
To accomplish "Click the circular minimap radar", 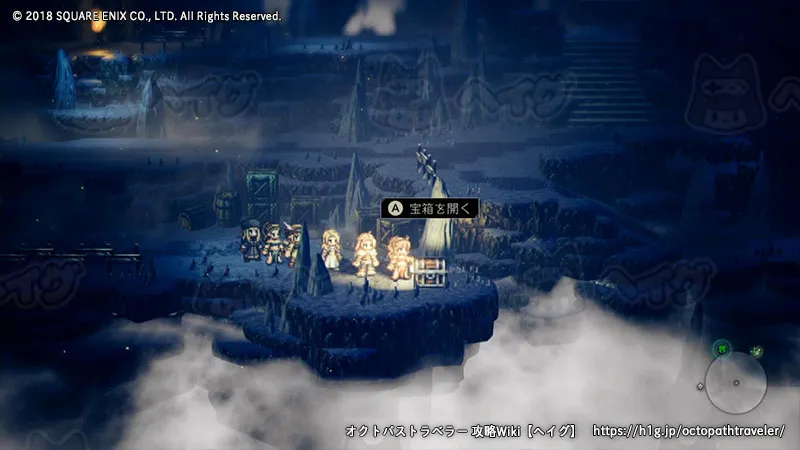I will click(x=735, y=383).
